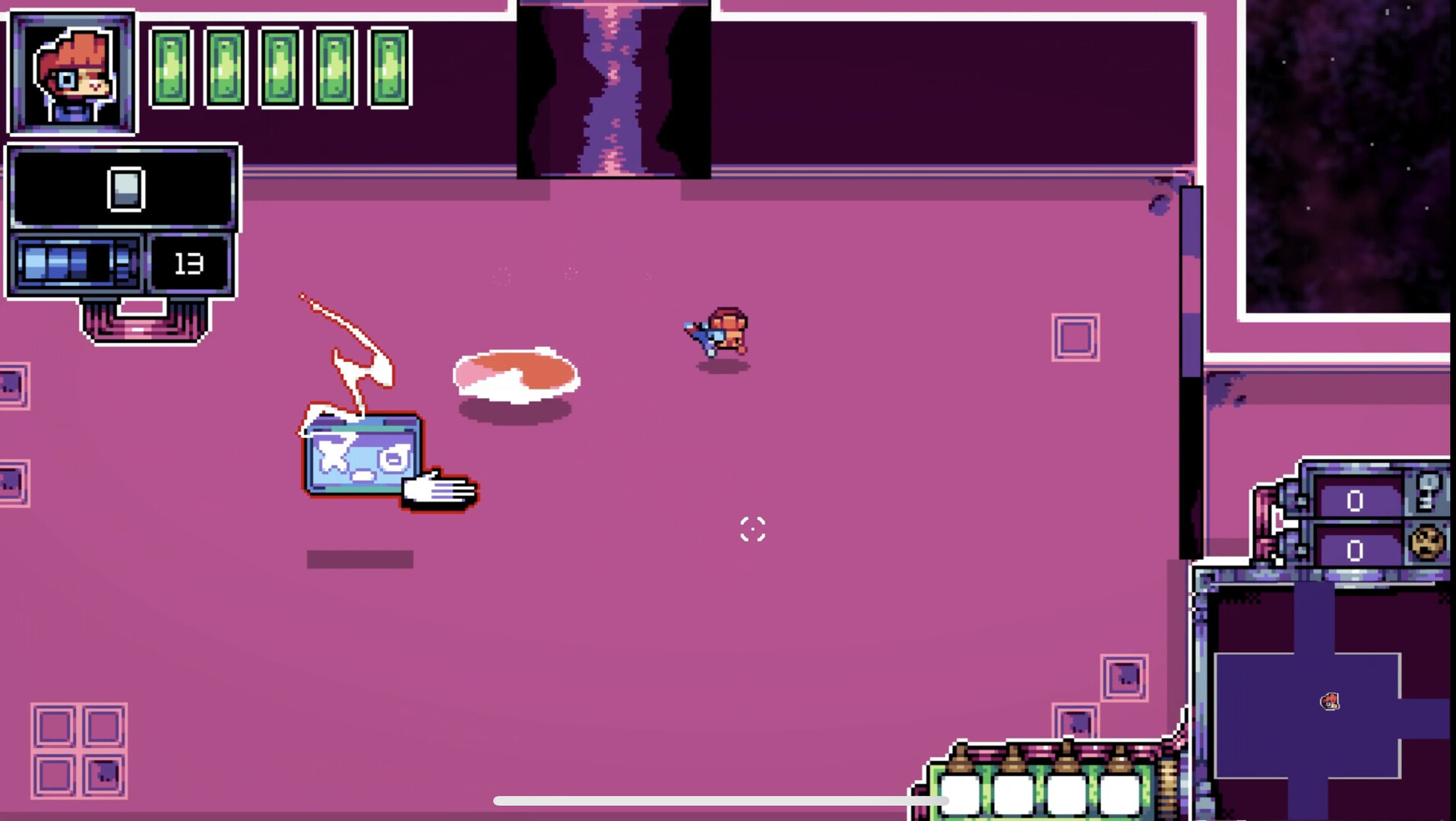The width and height of the screenshot is (1456, 821).
Task: Toggle the third green canister in the HUD row
Action: 279,68
